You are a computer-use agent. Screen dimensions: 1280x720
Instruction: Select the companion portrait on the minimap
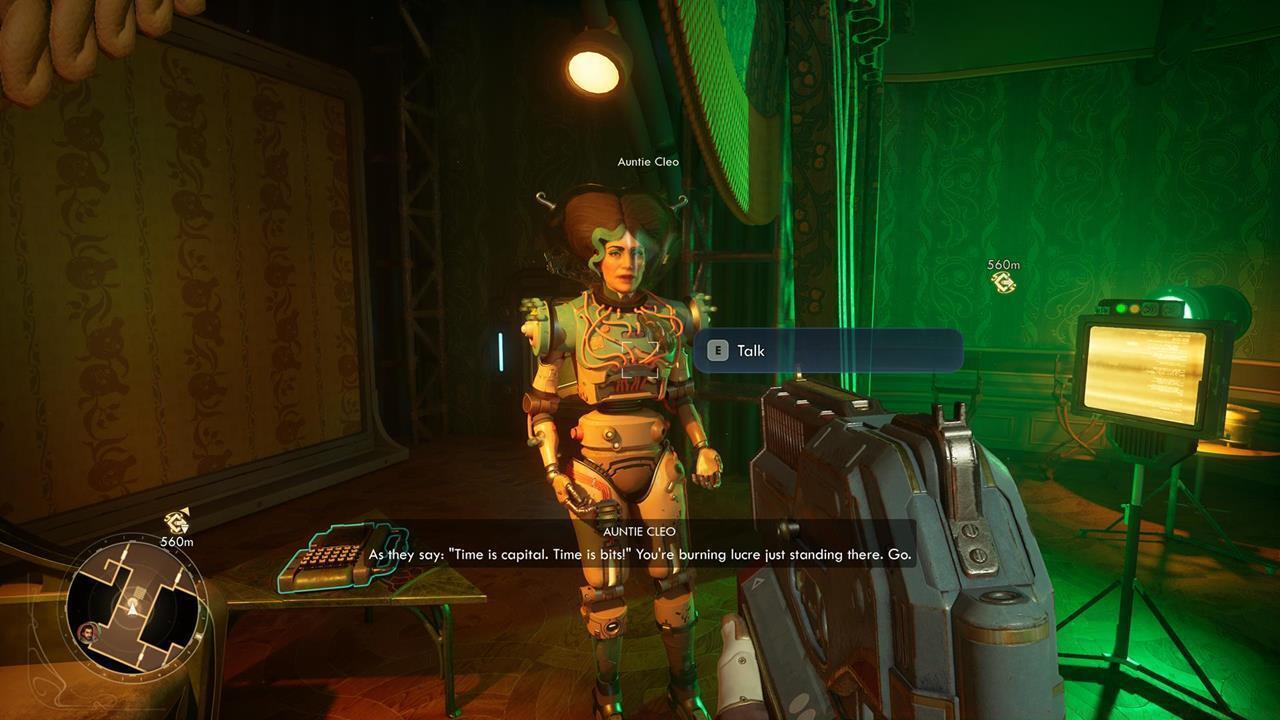click(x=87, y=631)
